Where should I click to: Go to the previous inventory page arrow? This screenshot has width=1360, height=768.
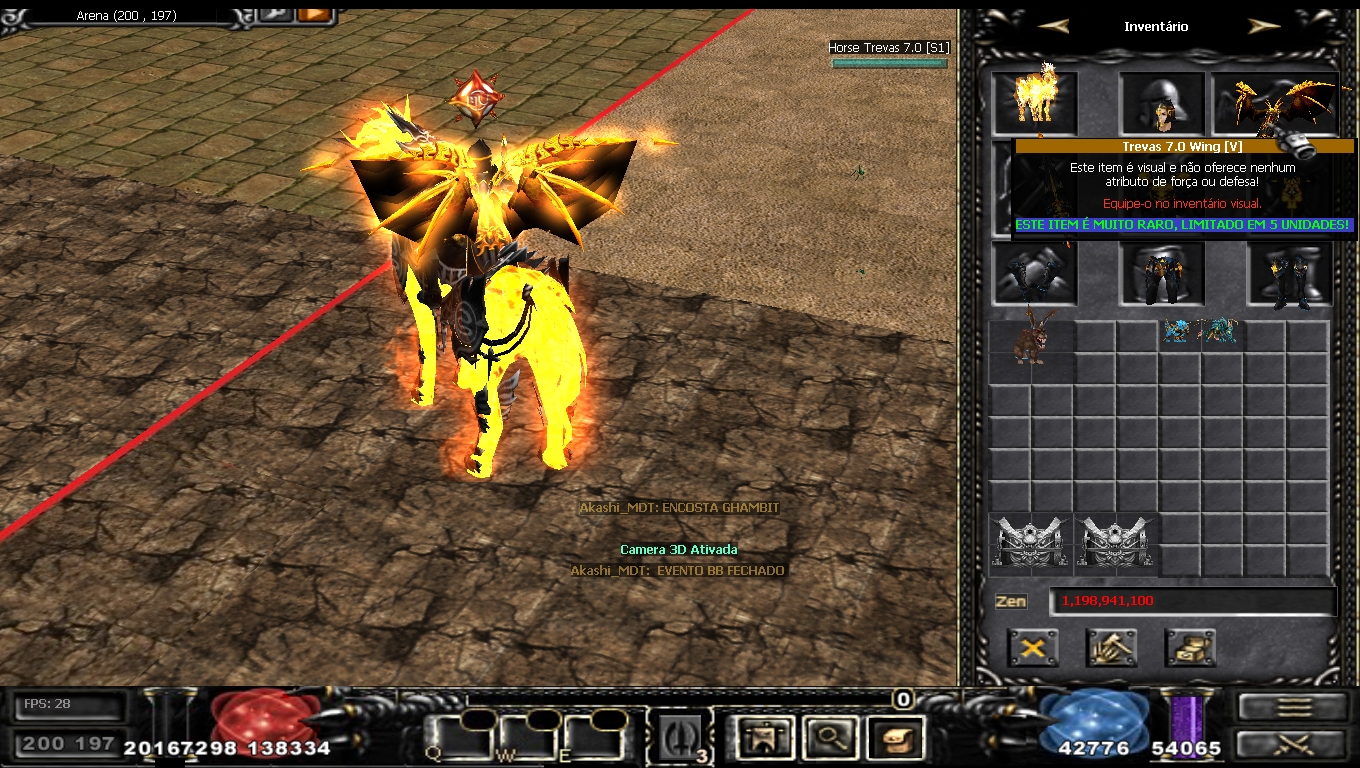pos(1053,27)
